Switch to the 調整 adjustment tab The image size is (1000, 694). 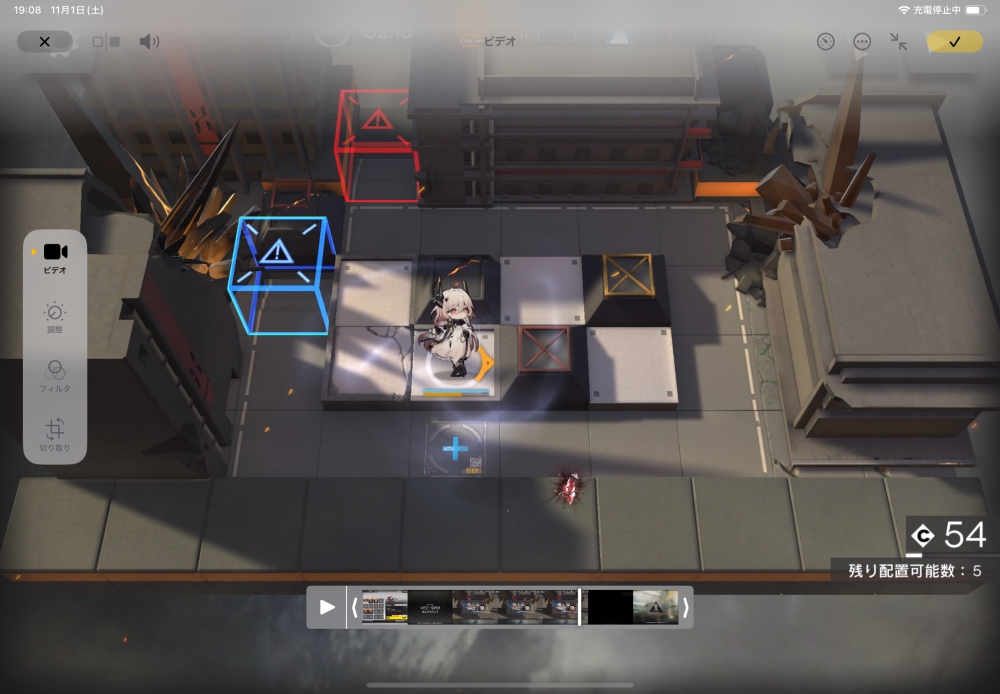(56, 319)
